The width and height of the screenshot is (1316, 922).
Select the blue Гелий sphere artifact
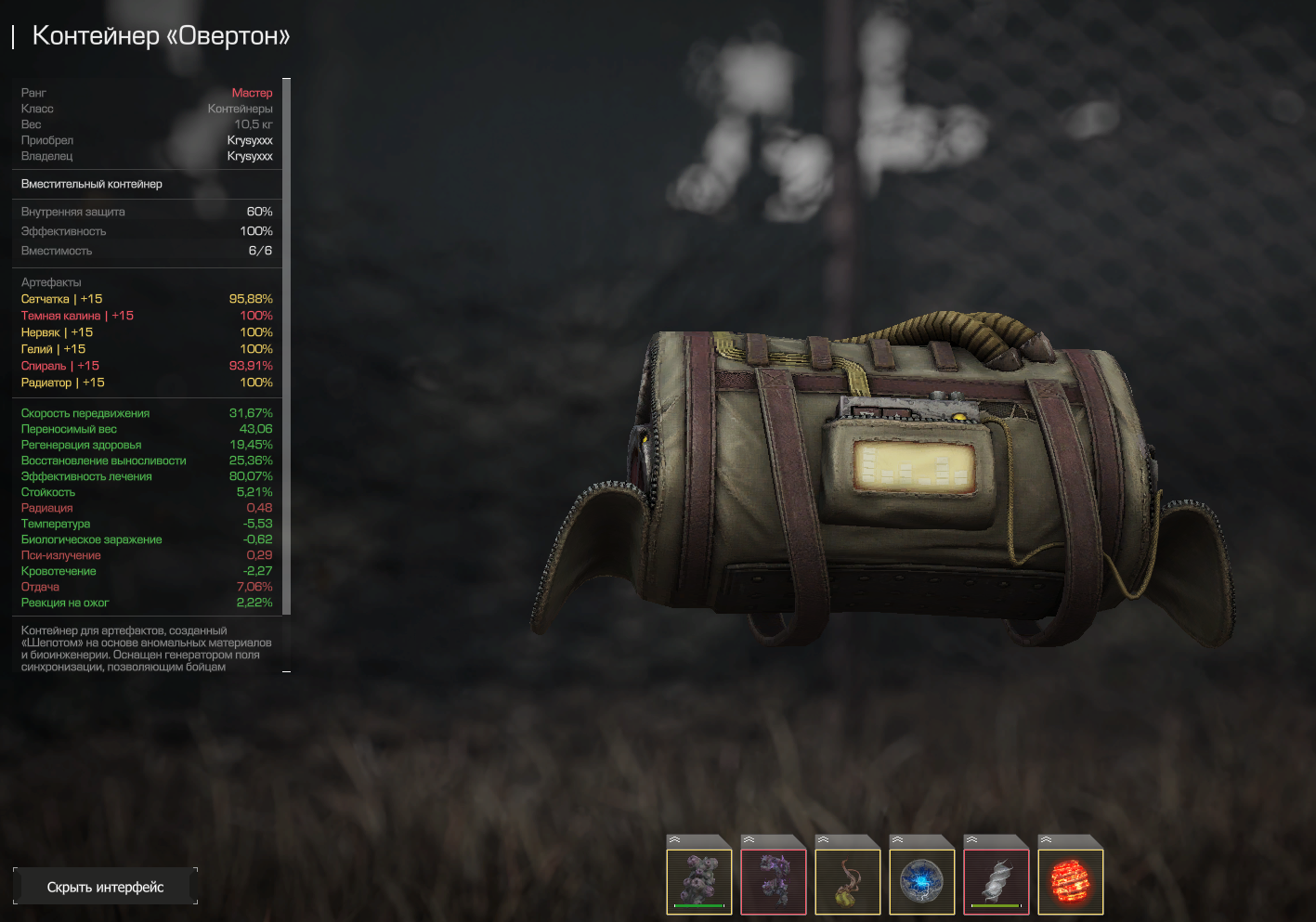click(x=922, y=880)
